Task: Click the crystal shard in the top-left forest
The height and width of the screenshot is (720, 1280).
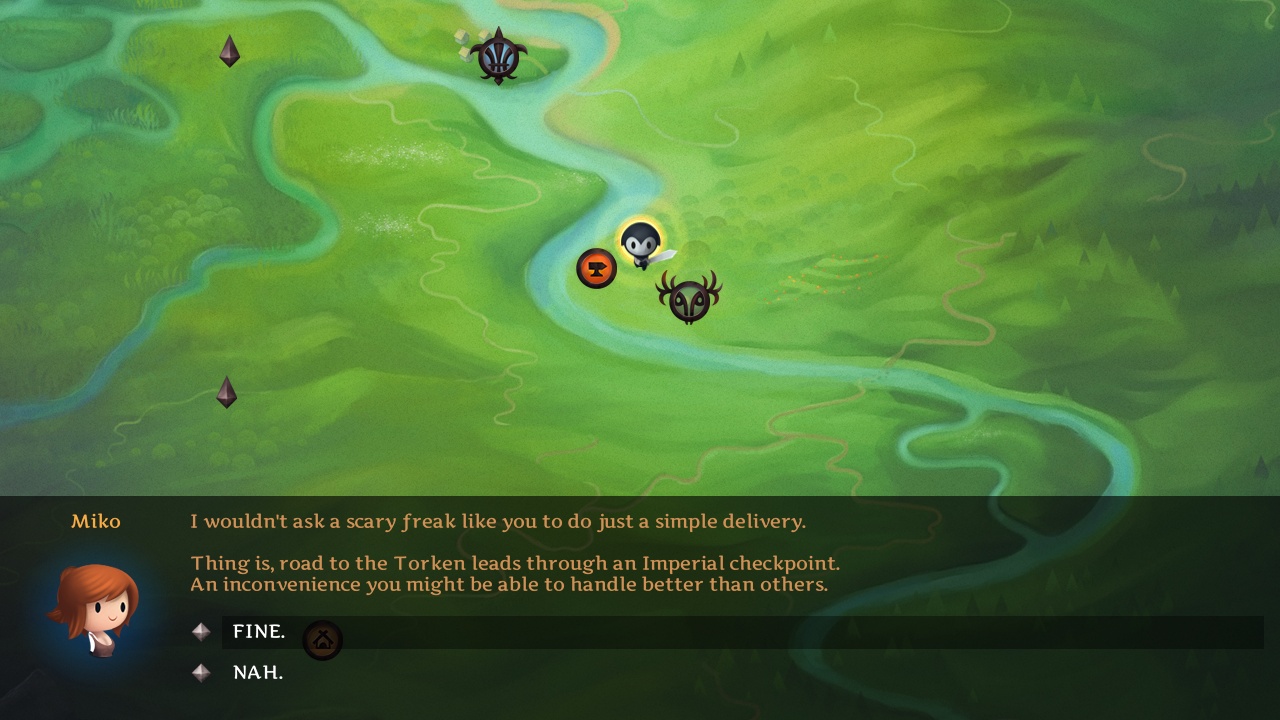Action: (229, 51)
